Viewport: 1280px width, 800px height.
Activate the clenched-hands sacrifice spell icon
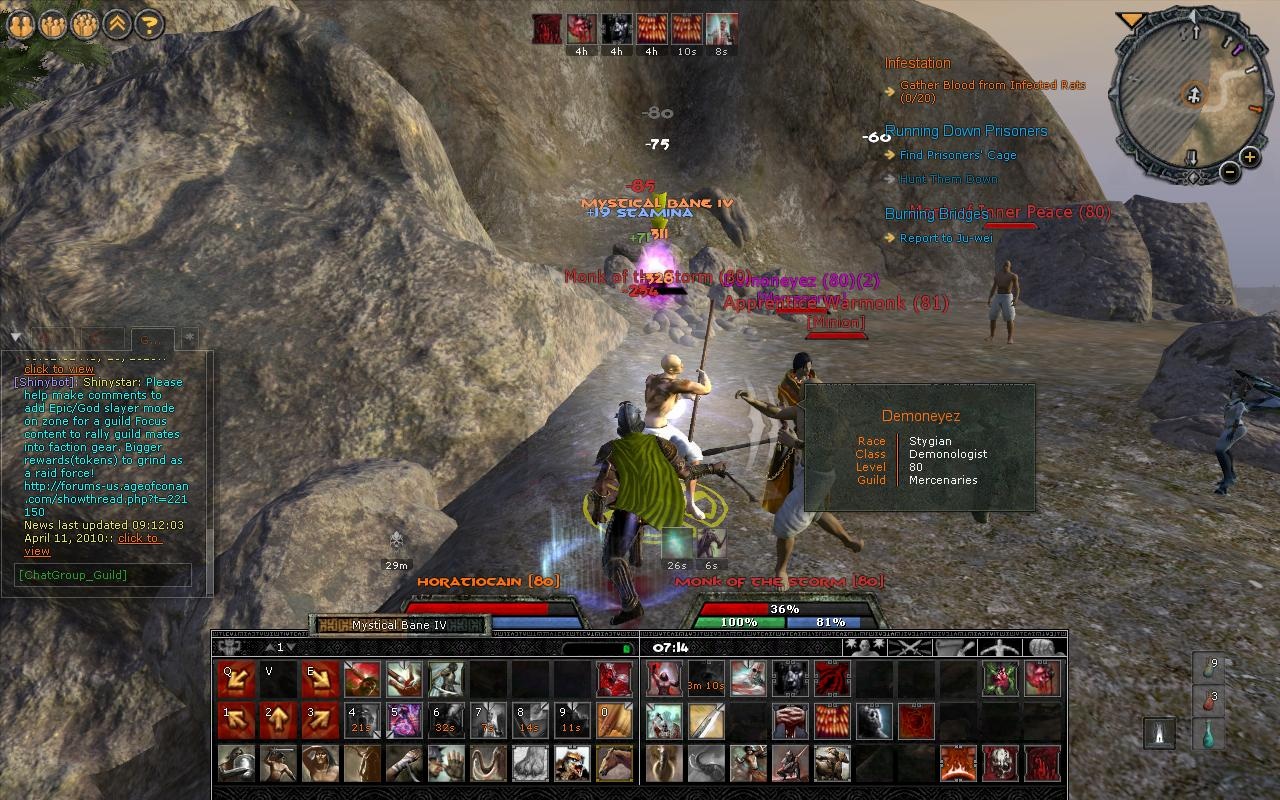[x=789, y=721]
